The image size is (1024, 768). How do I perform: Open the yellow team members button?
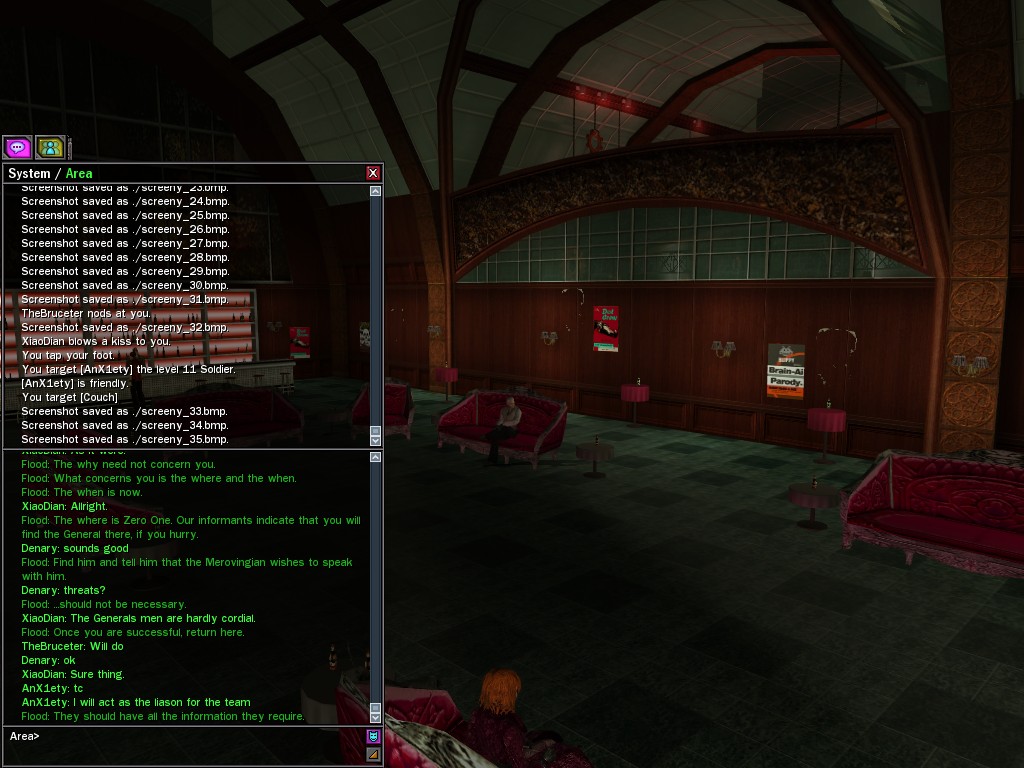point(50,148)
